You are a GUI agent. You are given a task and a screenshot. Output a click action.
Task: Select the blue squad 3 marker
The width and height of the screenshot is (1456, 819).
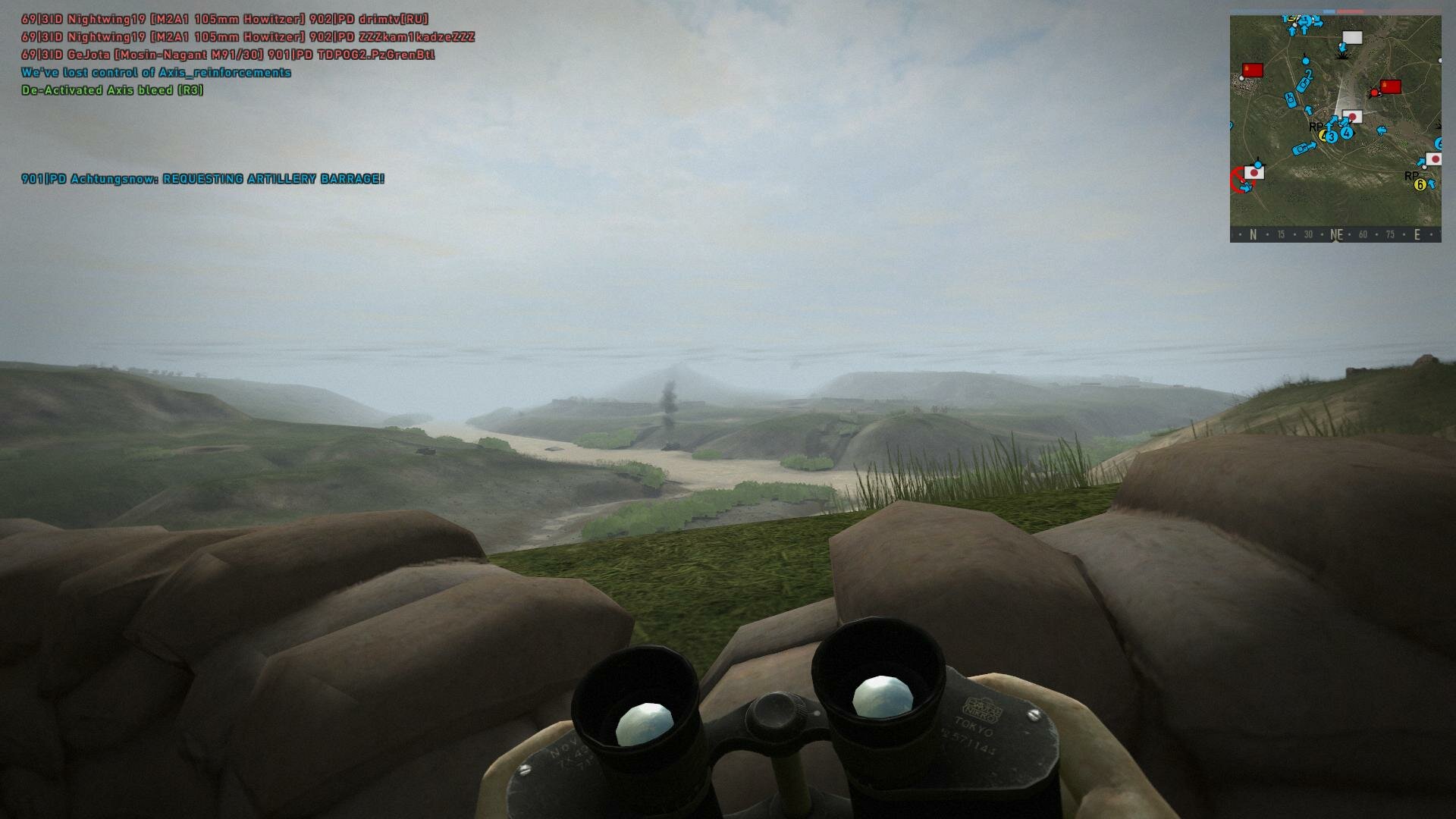(x=1332, y=137)
